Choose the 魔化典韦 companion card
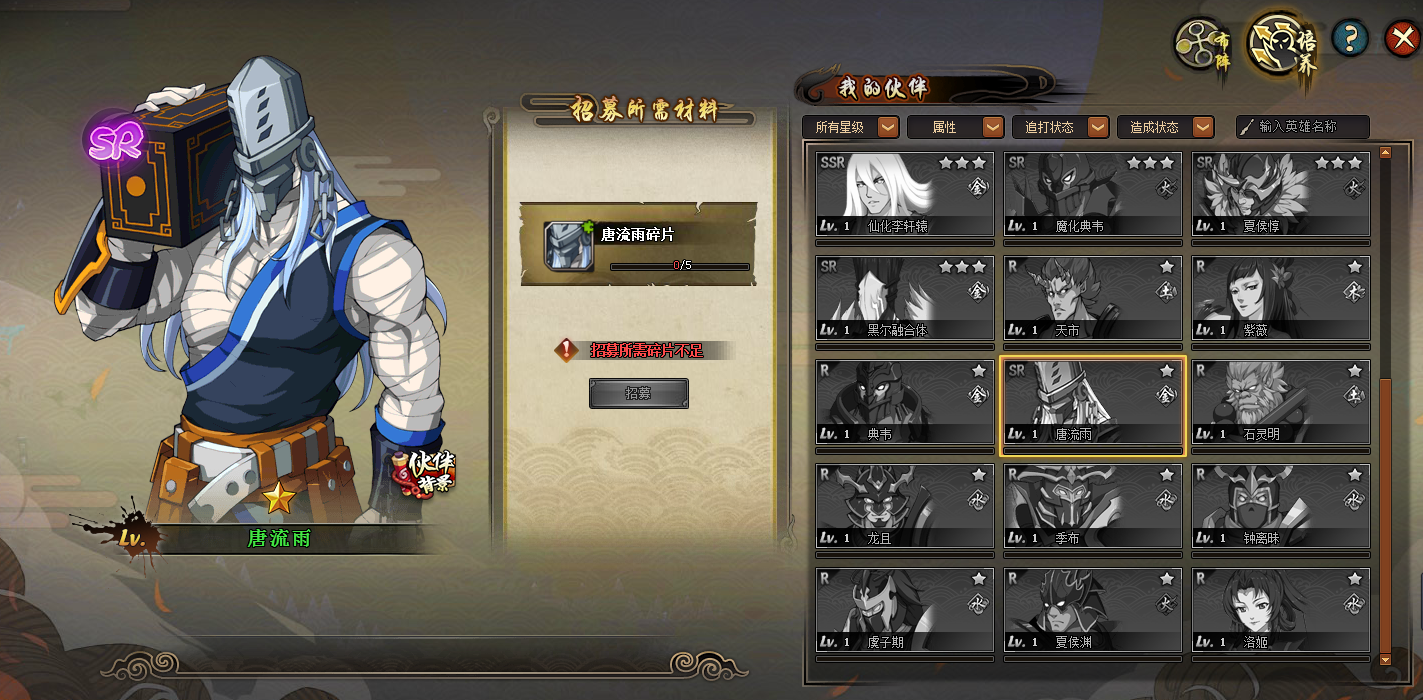 pos(1093,194)
